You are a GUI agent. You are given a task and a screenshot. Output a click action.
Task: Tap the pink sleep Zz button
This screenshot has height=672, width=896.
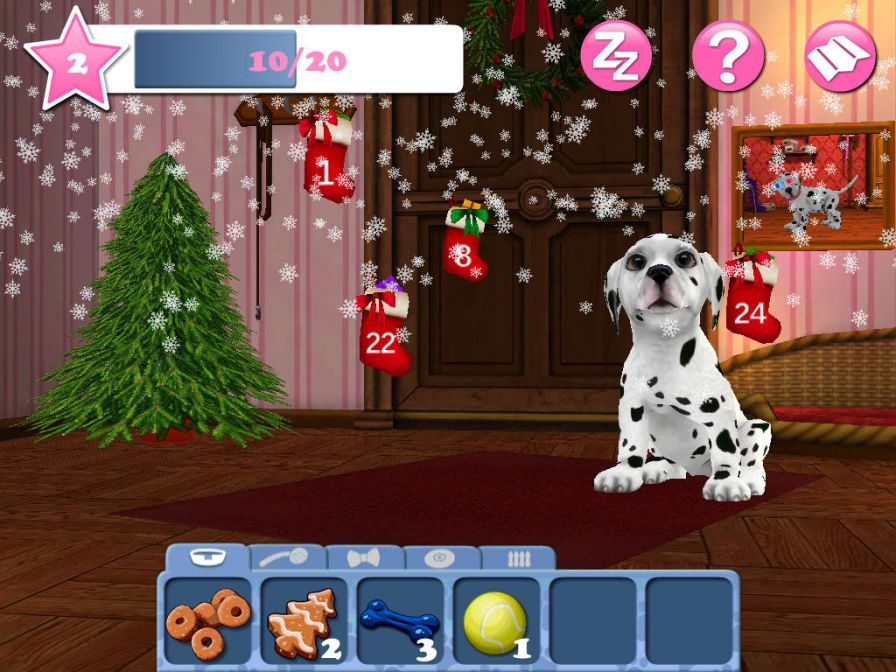click(x=616, y=55)
